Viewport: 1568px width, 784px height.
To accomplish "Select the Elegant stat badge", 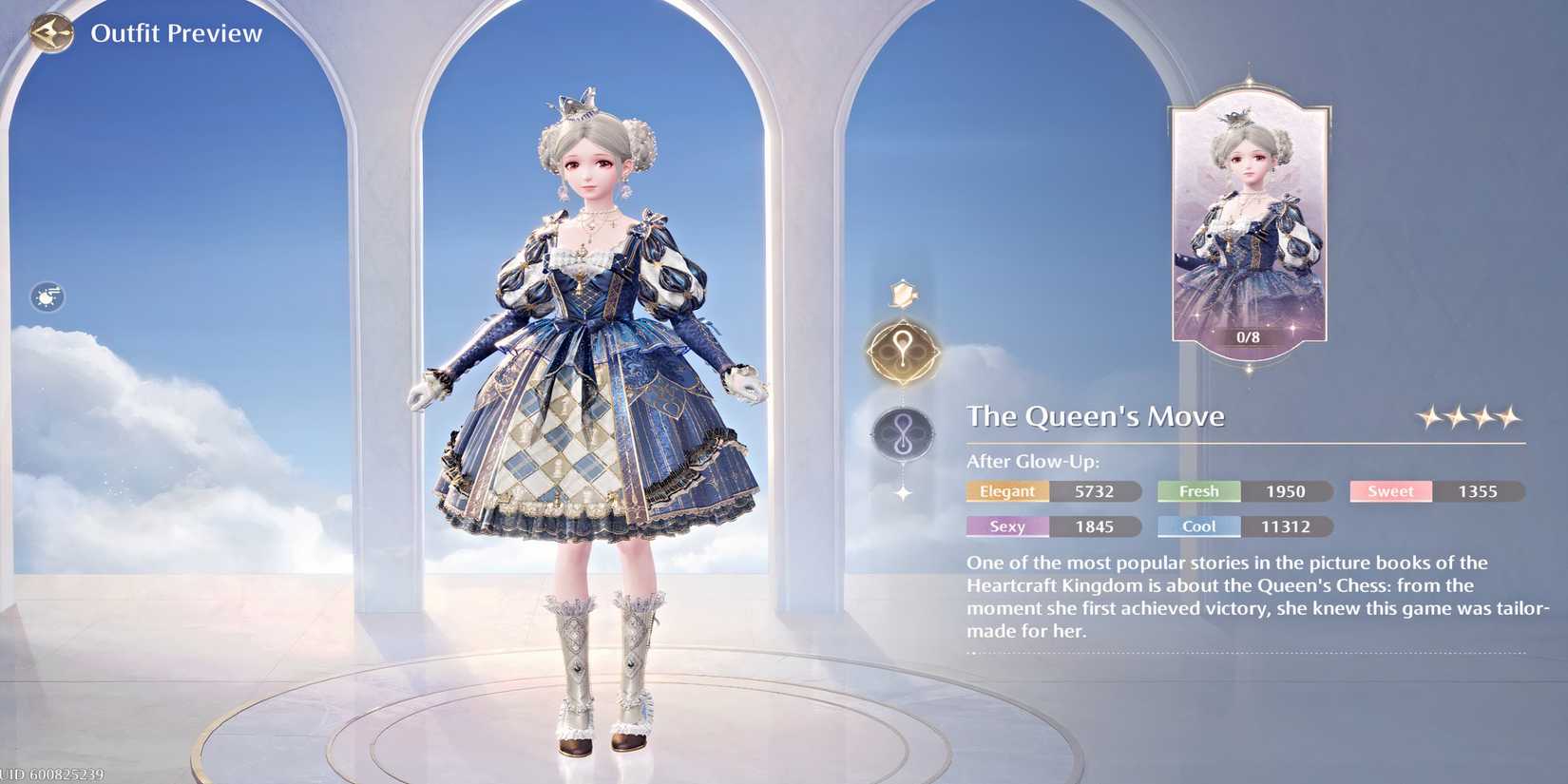I will [x=1007, y=491].
